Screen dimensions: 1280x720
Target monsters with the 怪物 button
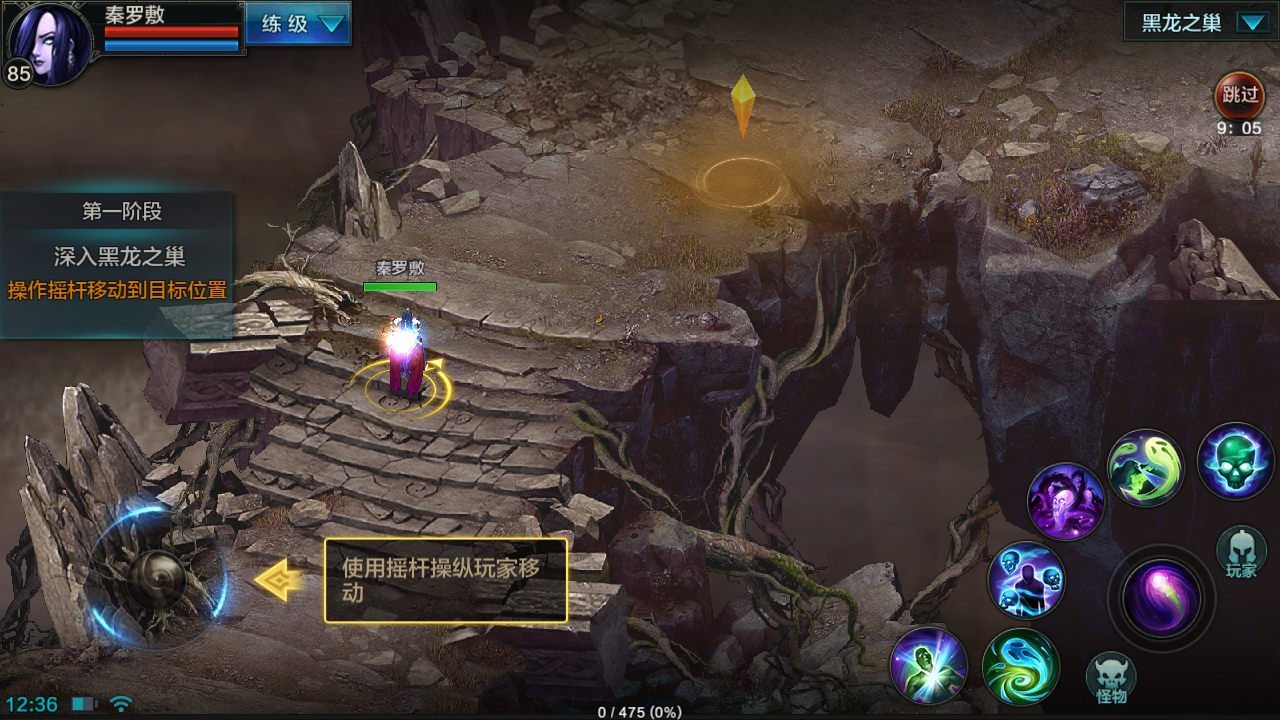pos(1111,678)
